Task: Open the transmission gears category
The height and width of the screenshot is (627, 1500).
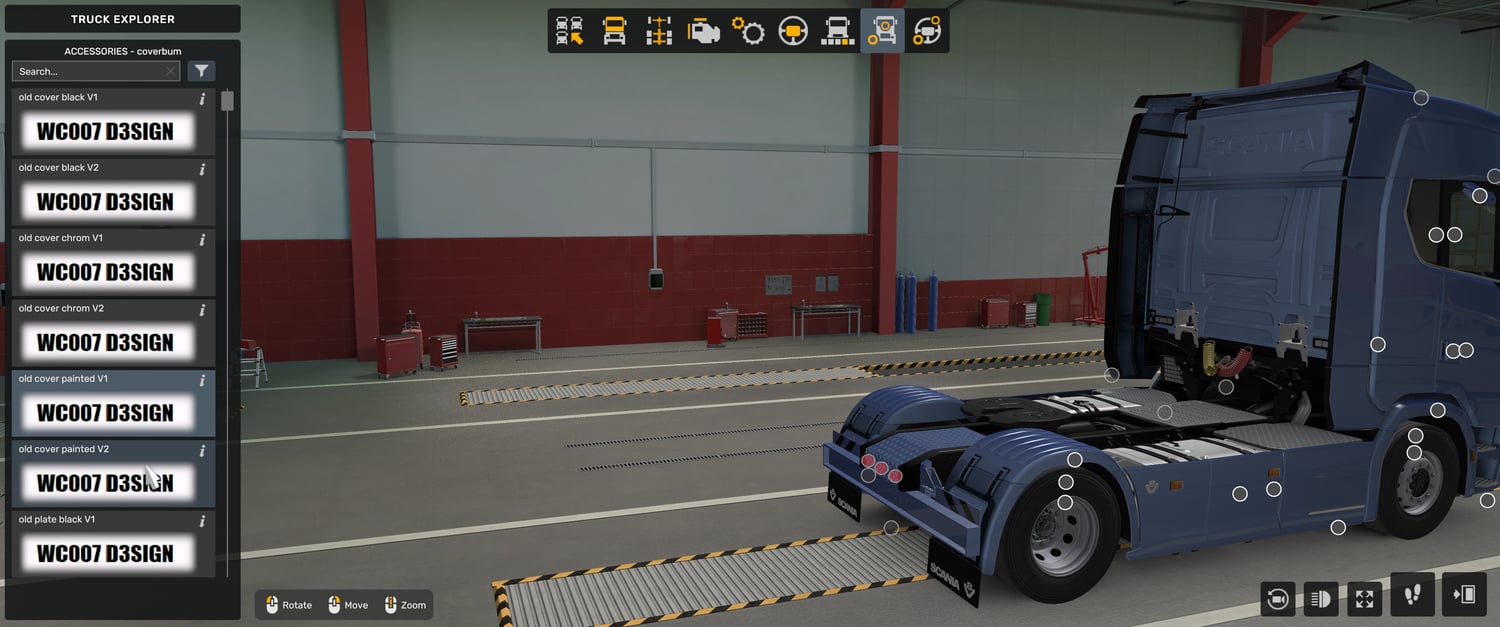Action: 748,31
